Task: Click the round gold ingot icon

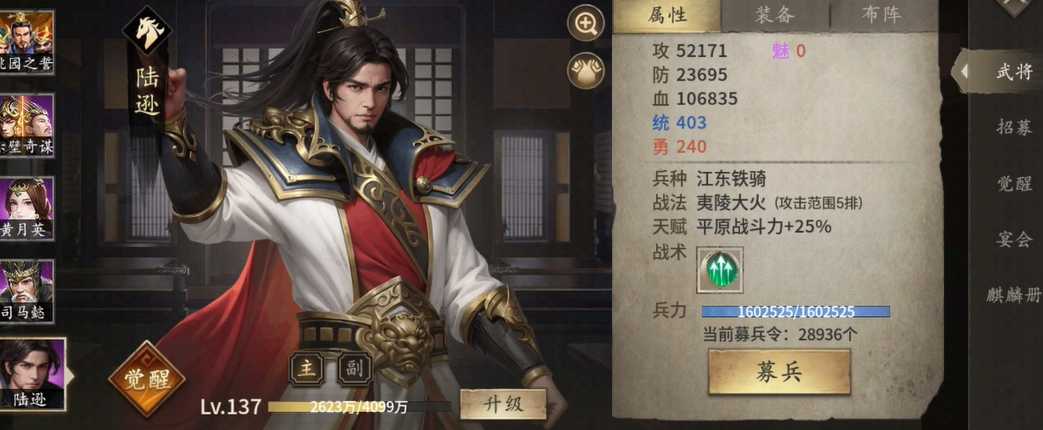Action: (585, 71)
